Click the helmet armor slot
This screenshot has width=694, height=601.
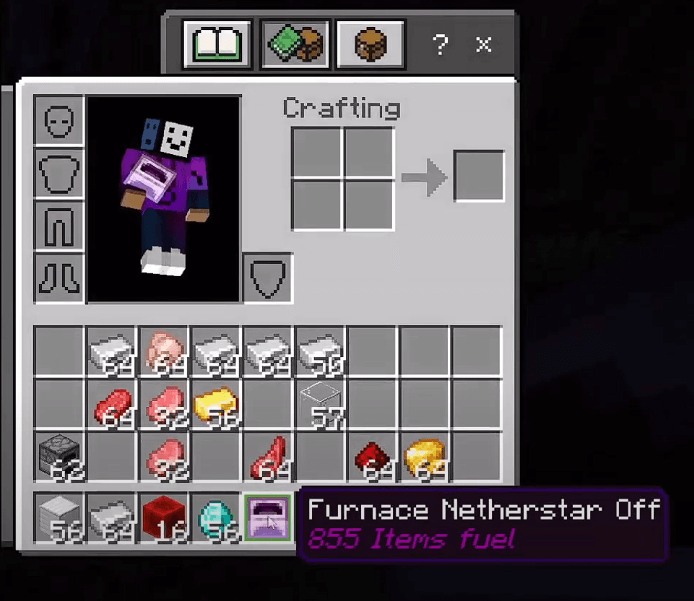point(59,120)
